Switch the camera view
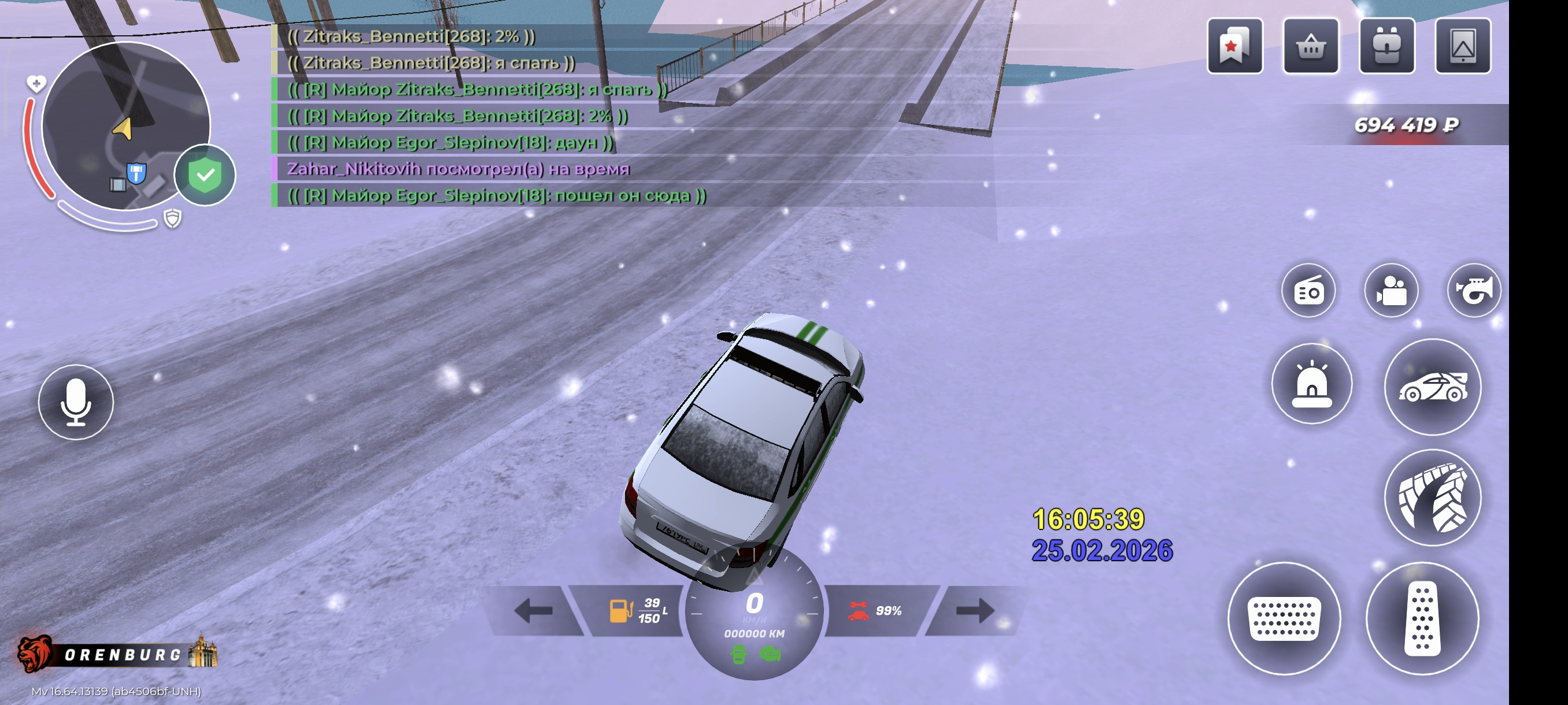Viewport: 1568px width, 705px height. click(1391, 291)
